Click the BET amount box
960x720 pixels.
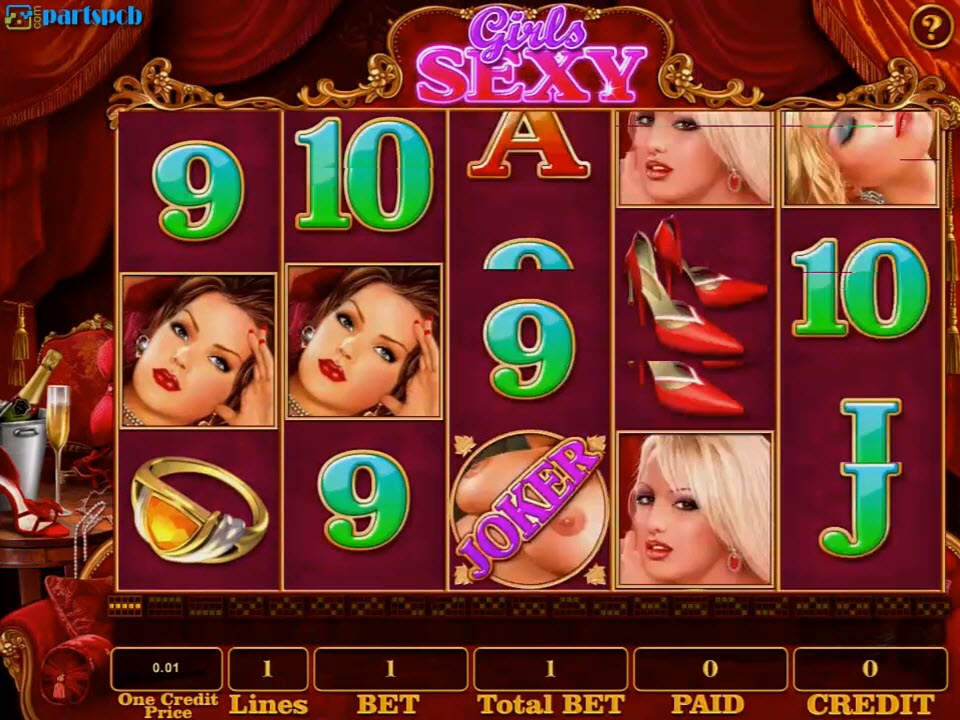390,669
